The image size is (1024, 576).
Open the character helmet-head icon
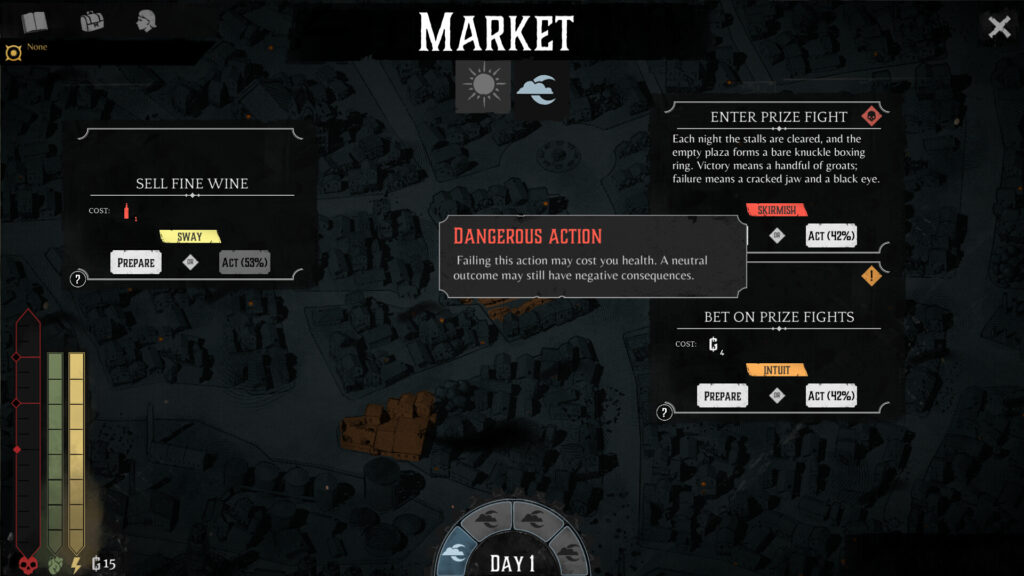(149, 21)
